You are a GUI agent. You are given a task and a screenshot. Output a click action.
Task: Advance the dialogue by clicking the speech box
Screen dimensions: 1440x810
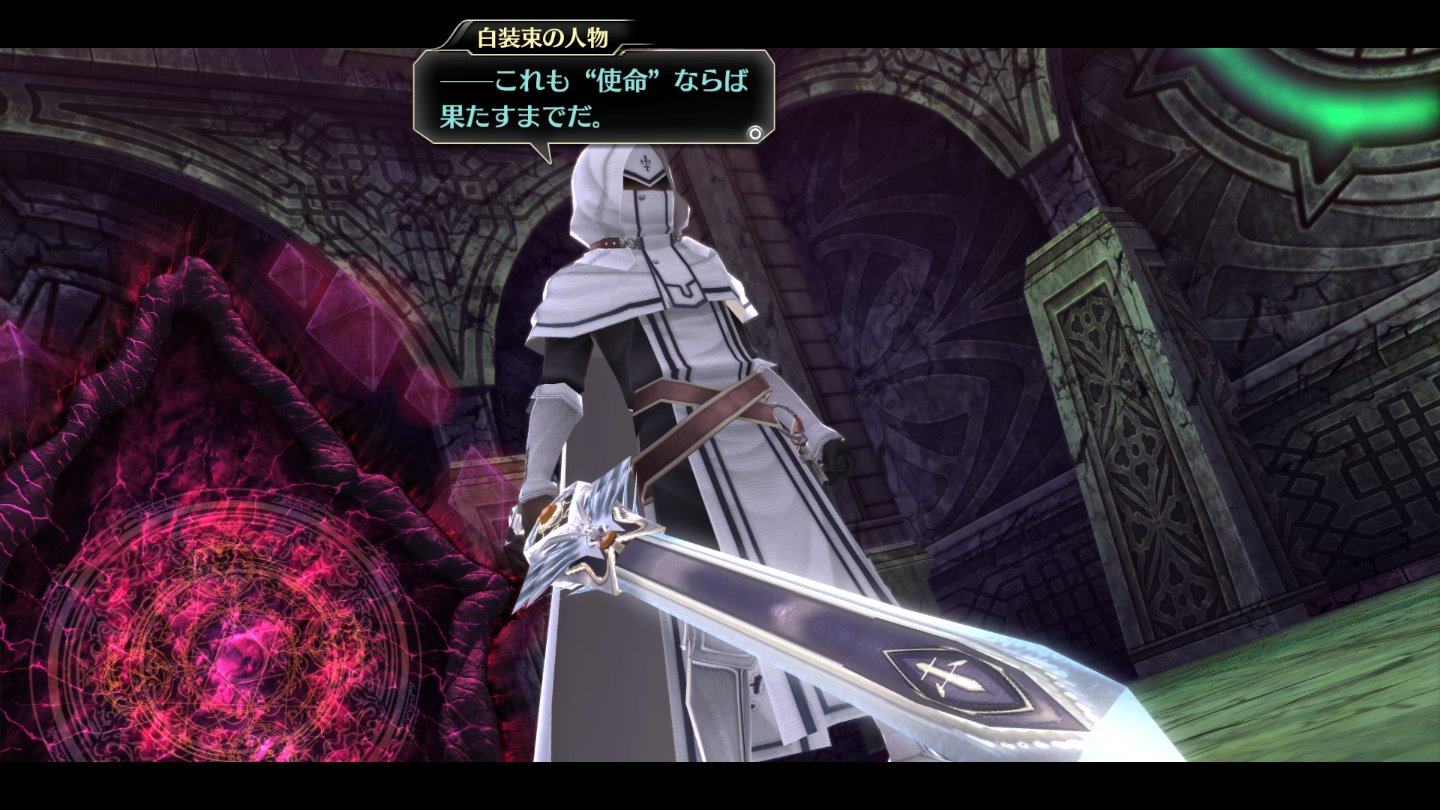click(594, 98)
